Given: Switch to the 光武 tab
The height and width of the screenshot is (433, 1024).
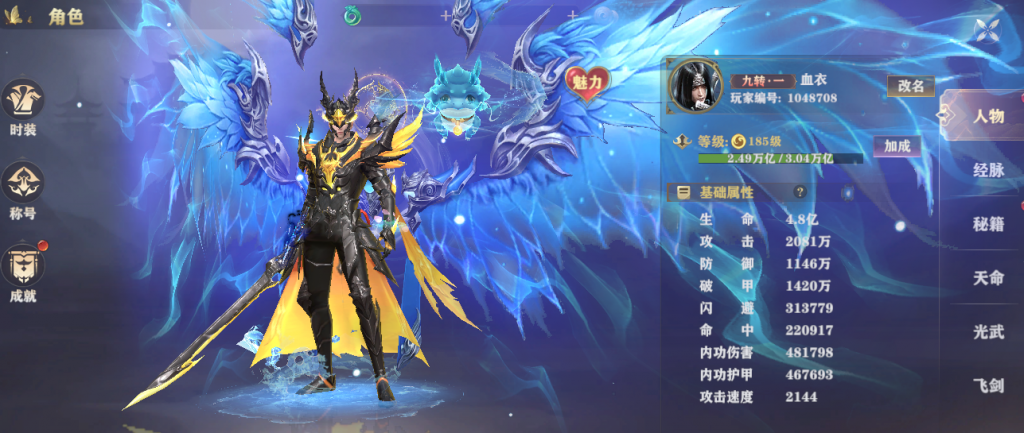Looking at the screenshot, I should coord(988,331).
